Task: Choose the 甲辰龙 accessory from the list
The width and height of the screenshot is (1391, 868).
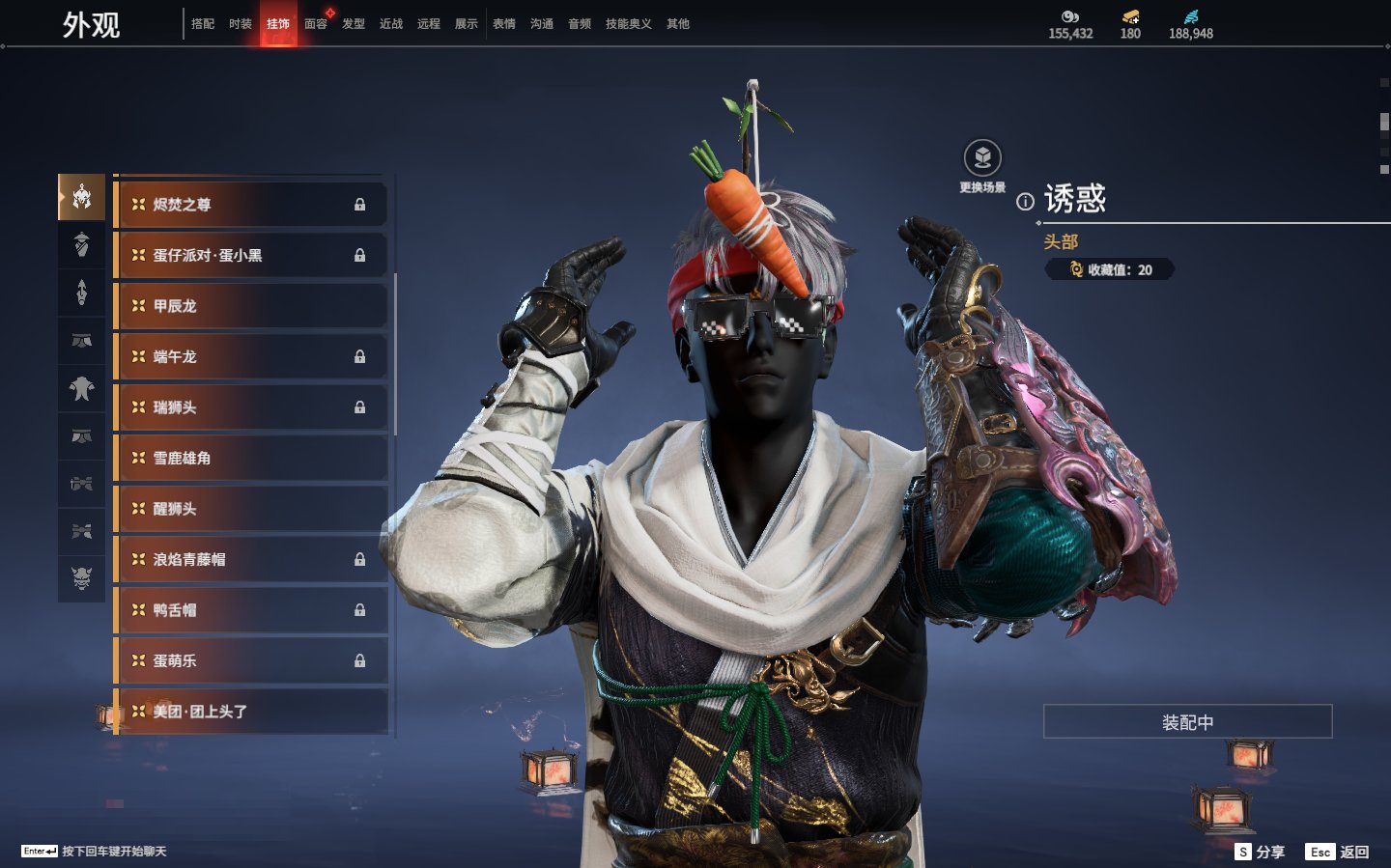Action: pyautogui.click(x=251, y=306)
